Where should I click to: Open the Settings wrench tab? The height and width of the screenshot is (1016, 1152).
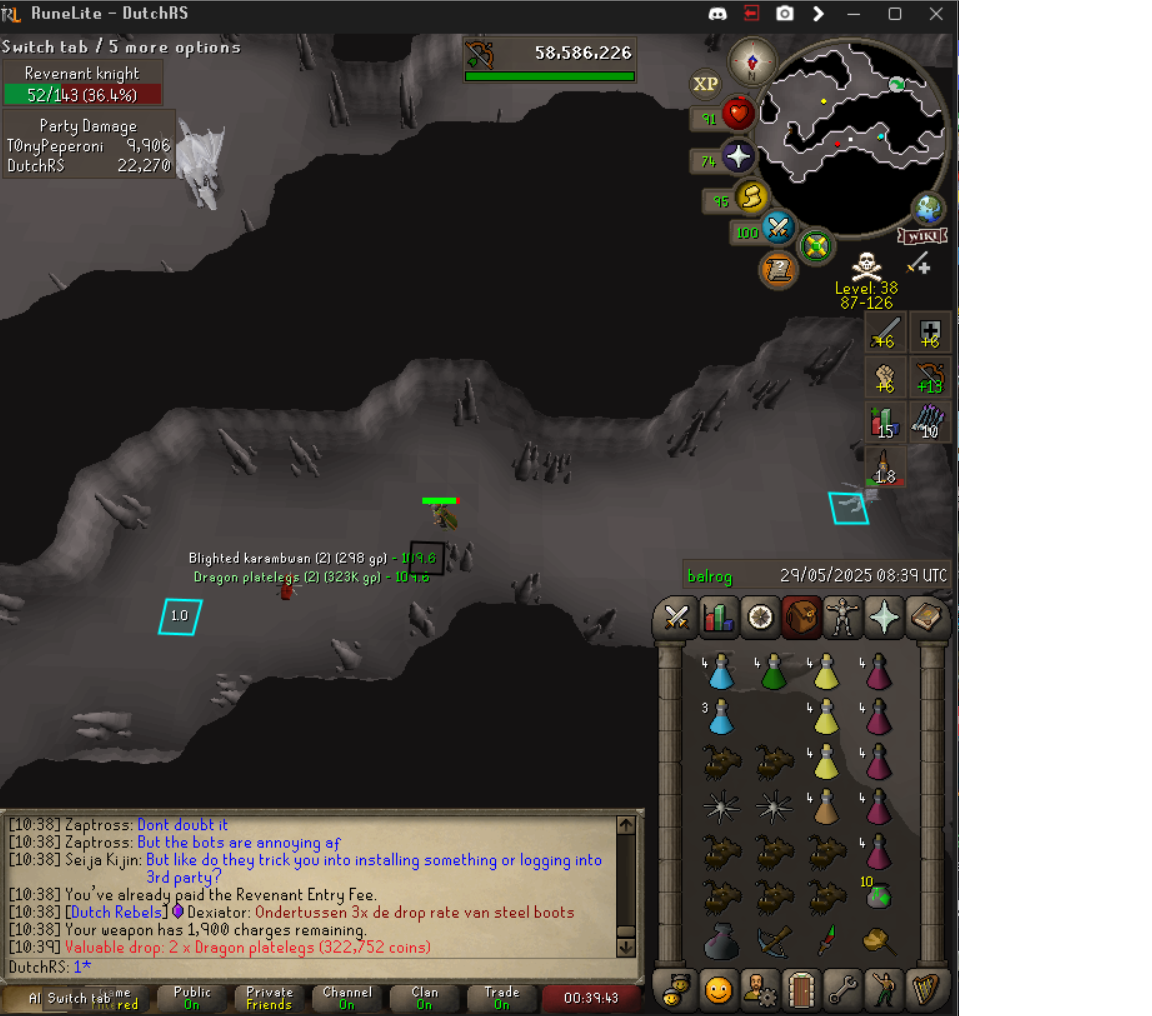tap(843, 990)
